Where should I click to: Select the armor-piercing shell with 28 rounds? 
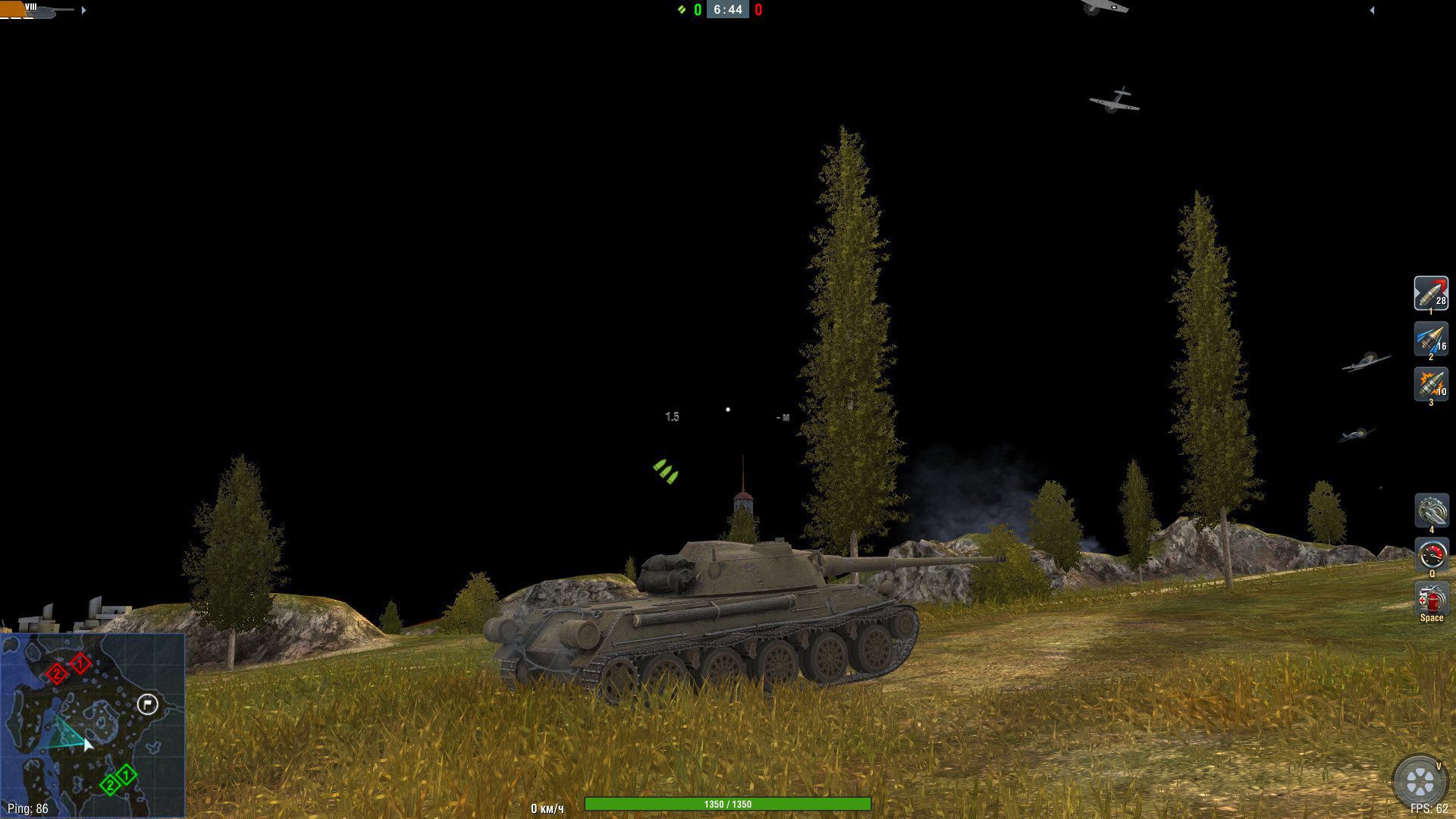[x=1430, y=293]
